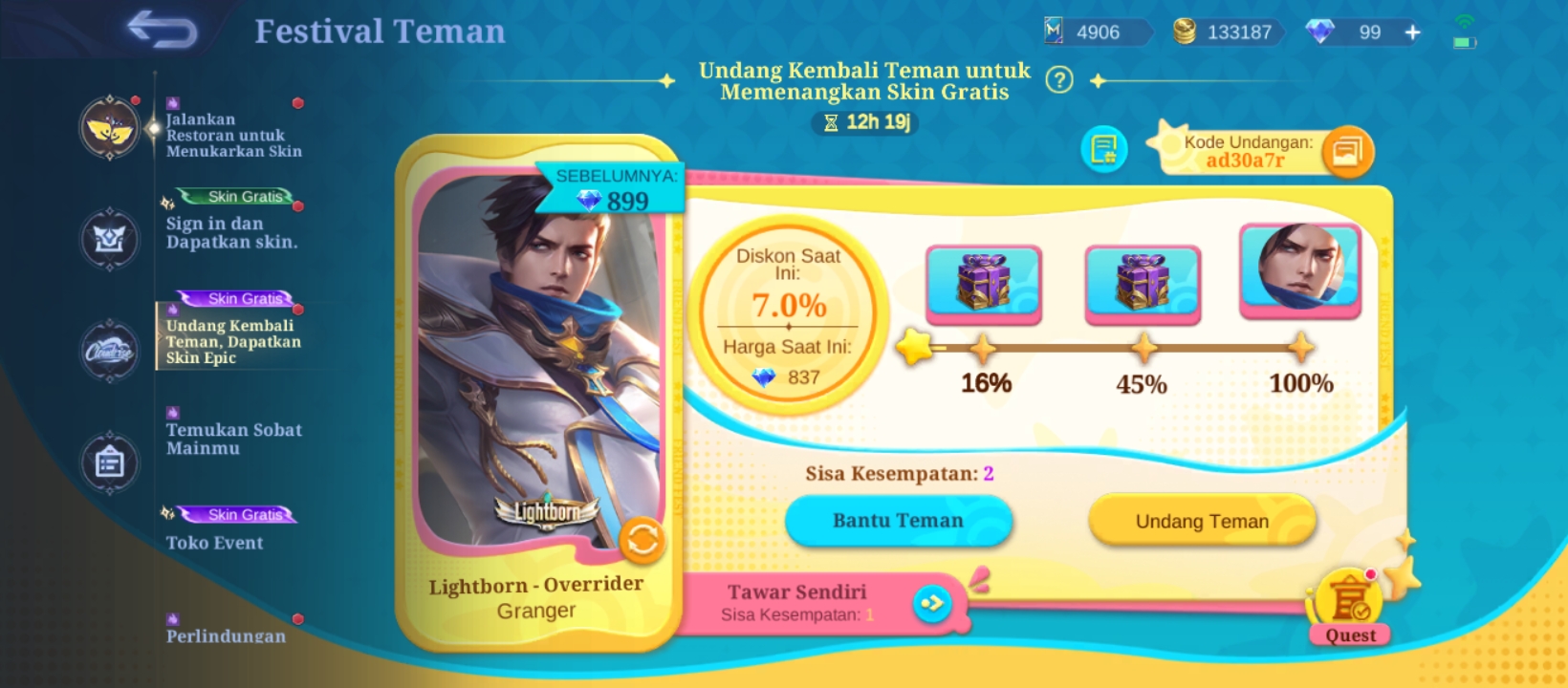Preview the Lightborn Overrider Granger skin card
This screenshot has width=1568, height=688.
click(x=538, y=363)
